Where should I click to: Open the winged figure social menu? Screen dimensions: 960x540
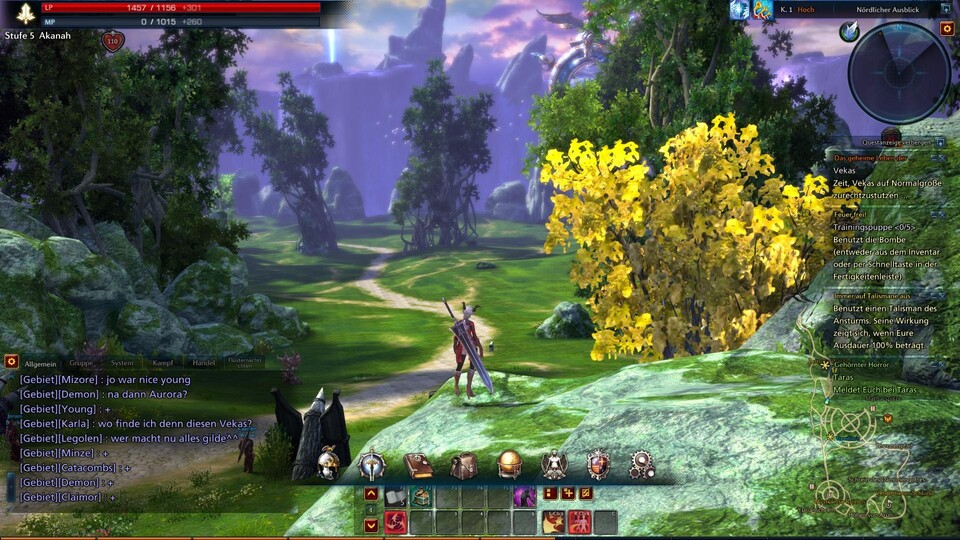[x=554, y=465]
